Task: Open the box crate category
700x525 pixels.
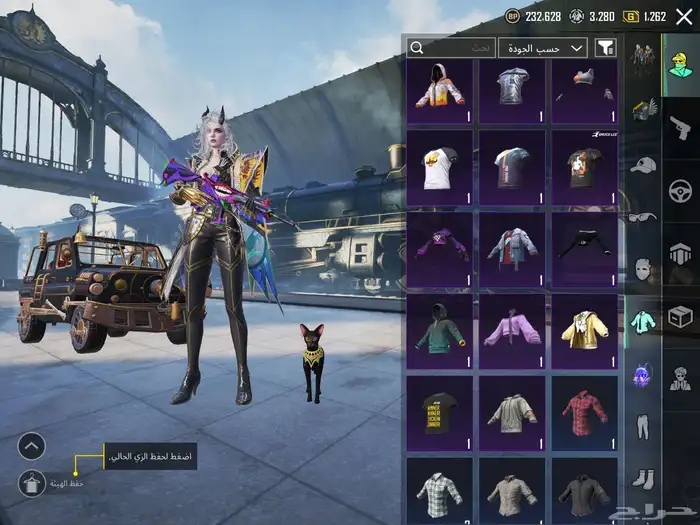Action: coord(681,318)
